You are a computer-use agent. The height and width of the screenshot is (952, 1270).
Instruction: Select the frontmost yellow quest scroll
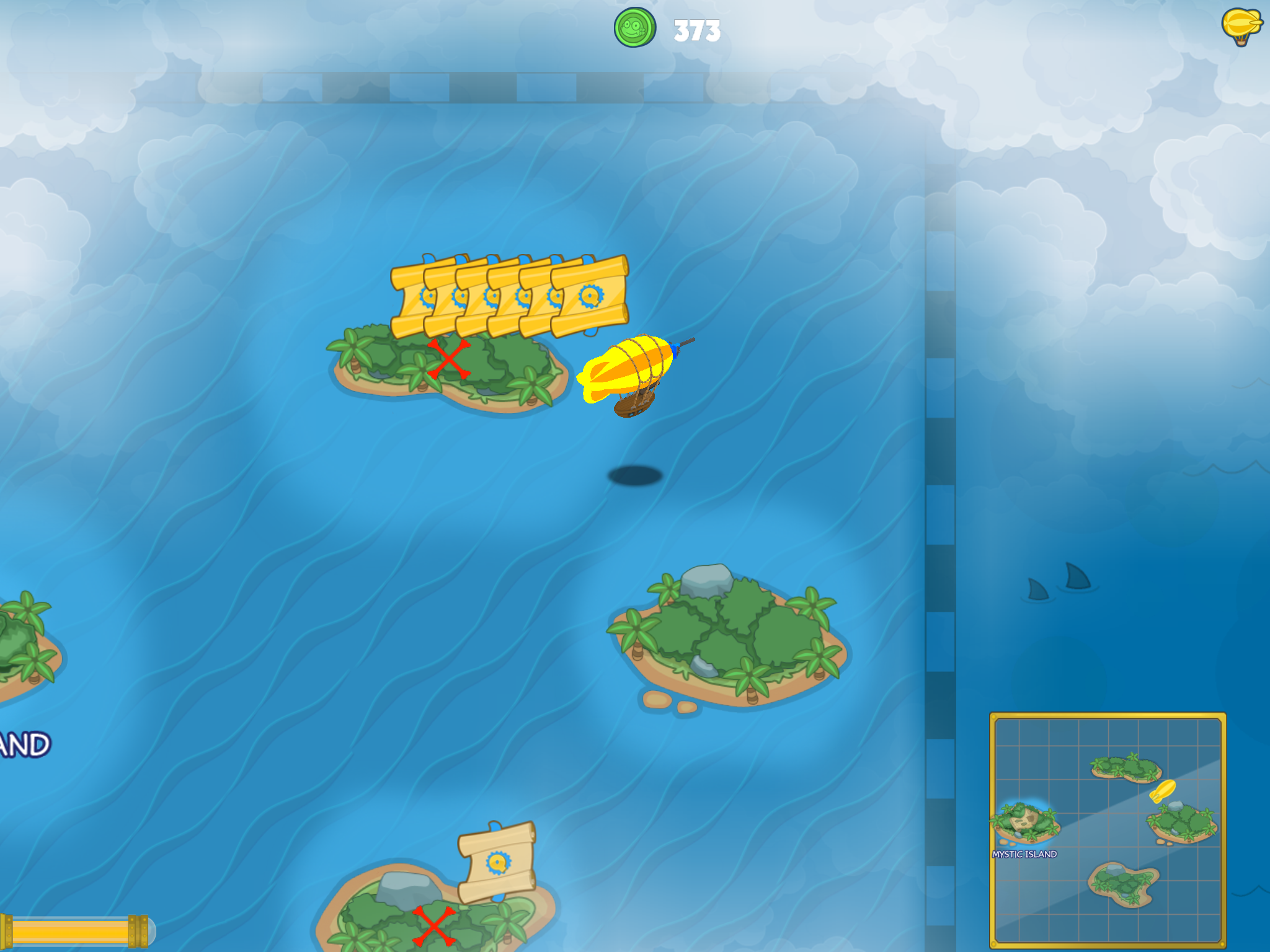coord(590,296)
